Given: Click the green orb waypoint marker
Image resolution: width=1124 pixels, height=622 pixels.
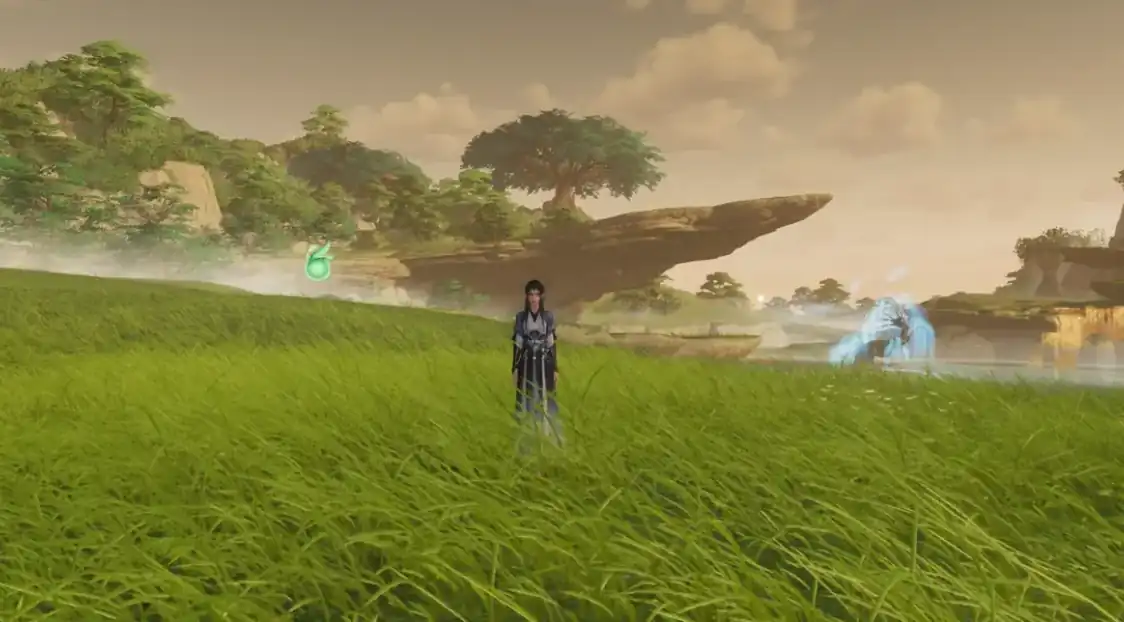Looking at the screenshot, I should (x=318, y=265).
